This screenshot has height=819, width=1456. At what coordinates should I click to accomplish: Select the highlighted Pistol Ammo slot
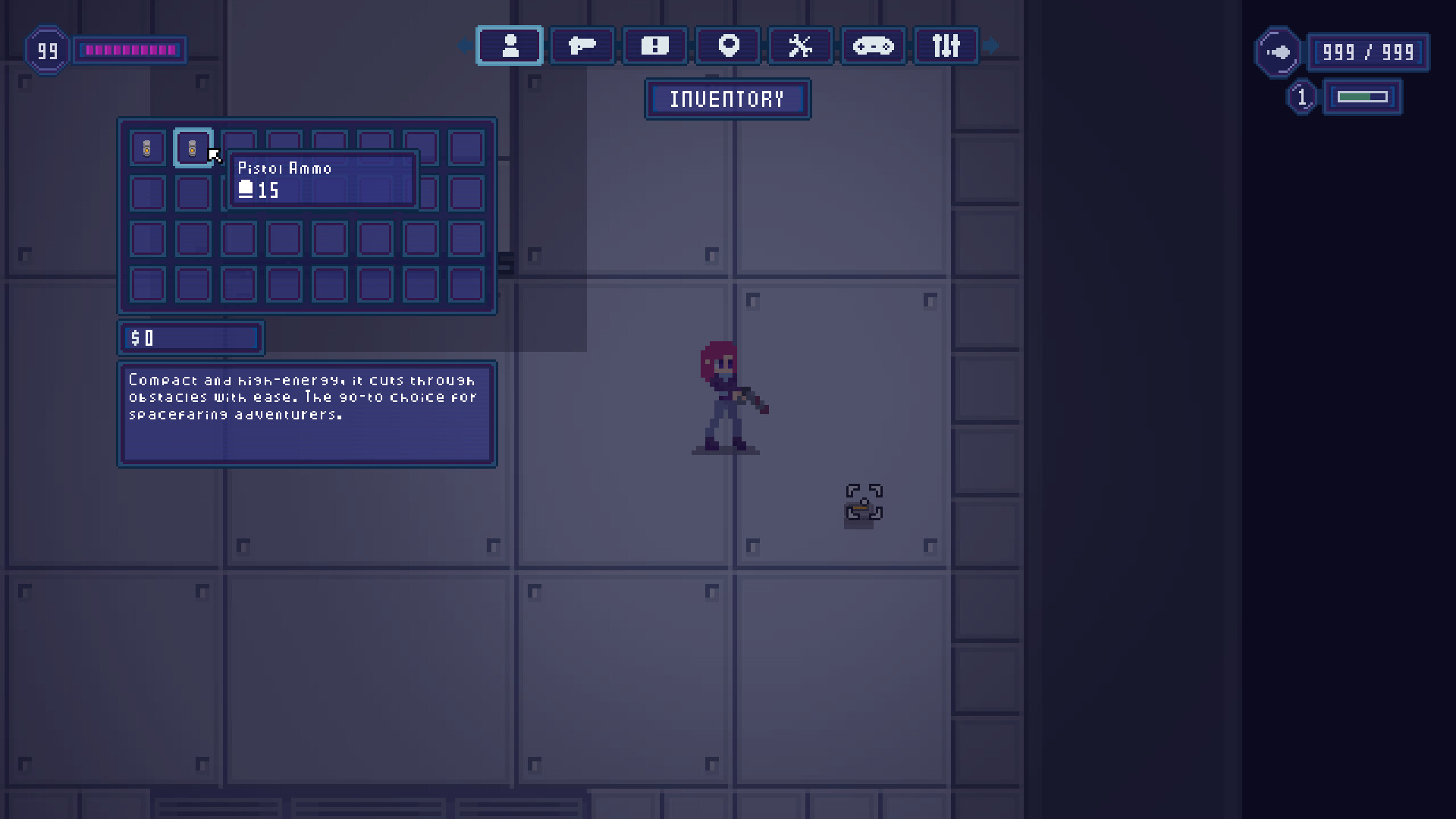click(x=193, y=148)
